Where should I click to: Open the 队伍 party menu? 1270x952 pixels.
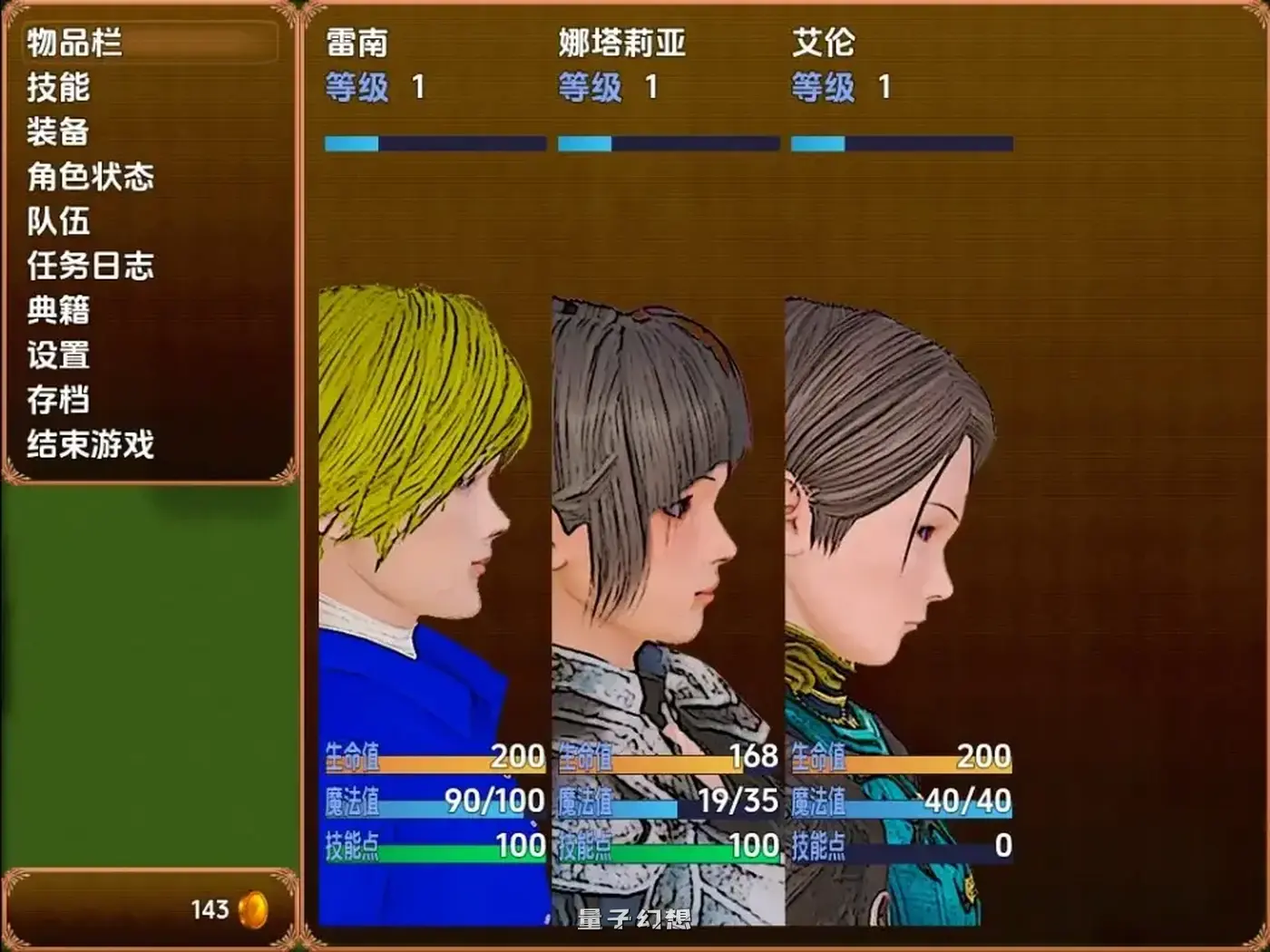pos(56,223)
